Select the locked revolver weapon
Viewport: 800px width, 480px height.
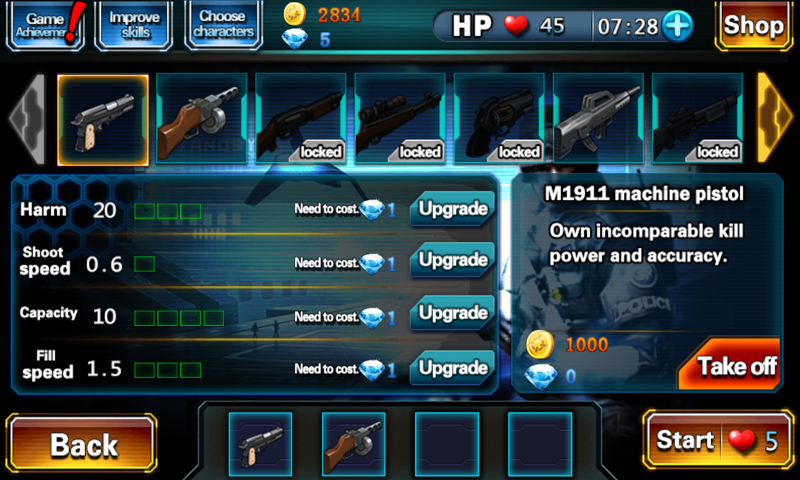pos(498,119)
